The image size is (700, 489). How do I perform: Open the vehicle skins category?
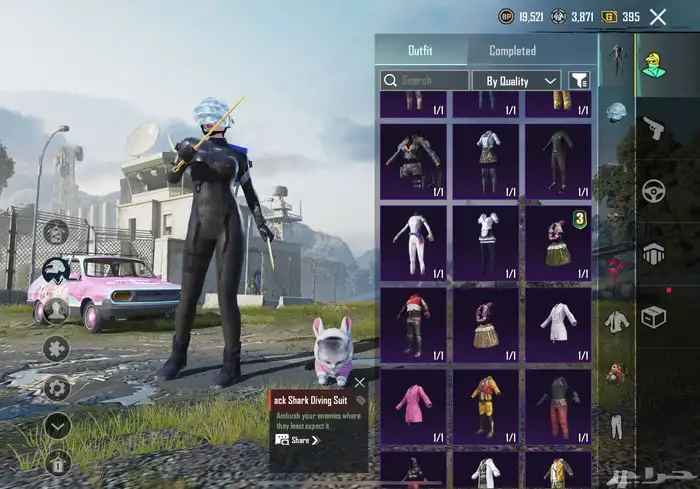point(654,190)
